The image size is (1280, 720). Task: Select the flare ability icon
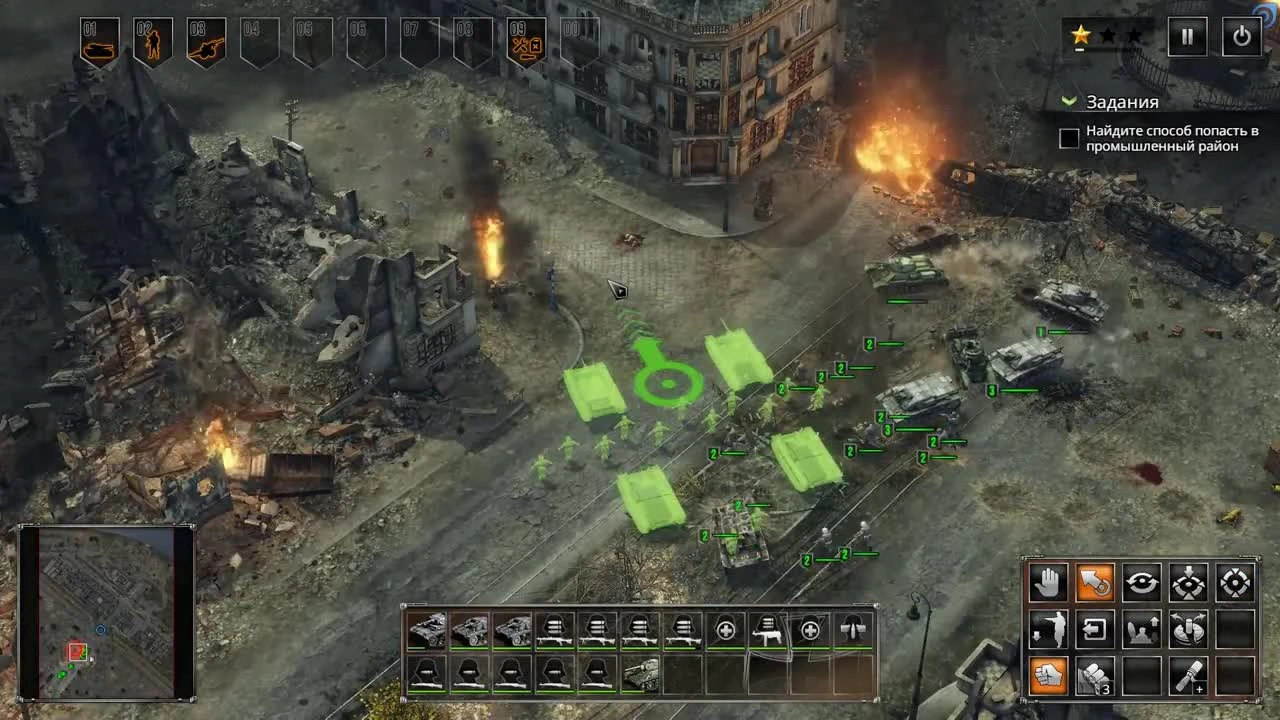[1189, 676]
